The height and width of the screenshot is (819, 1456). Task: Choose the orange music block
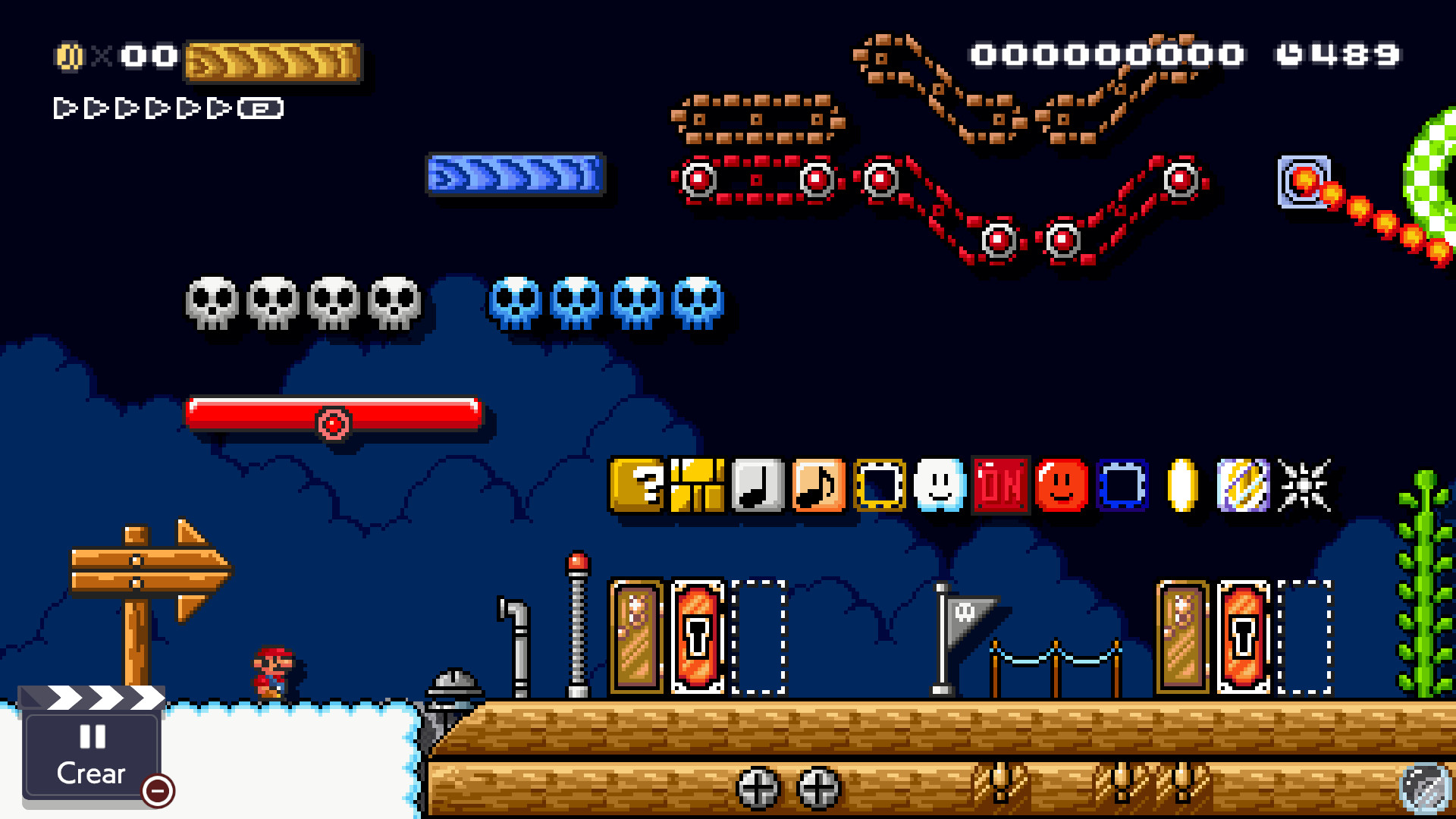tap(817, 485)
